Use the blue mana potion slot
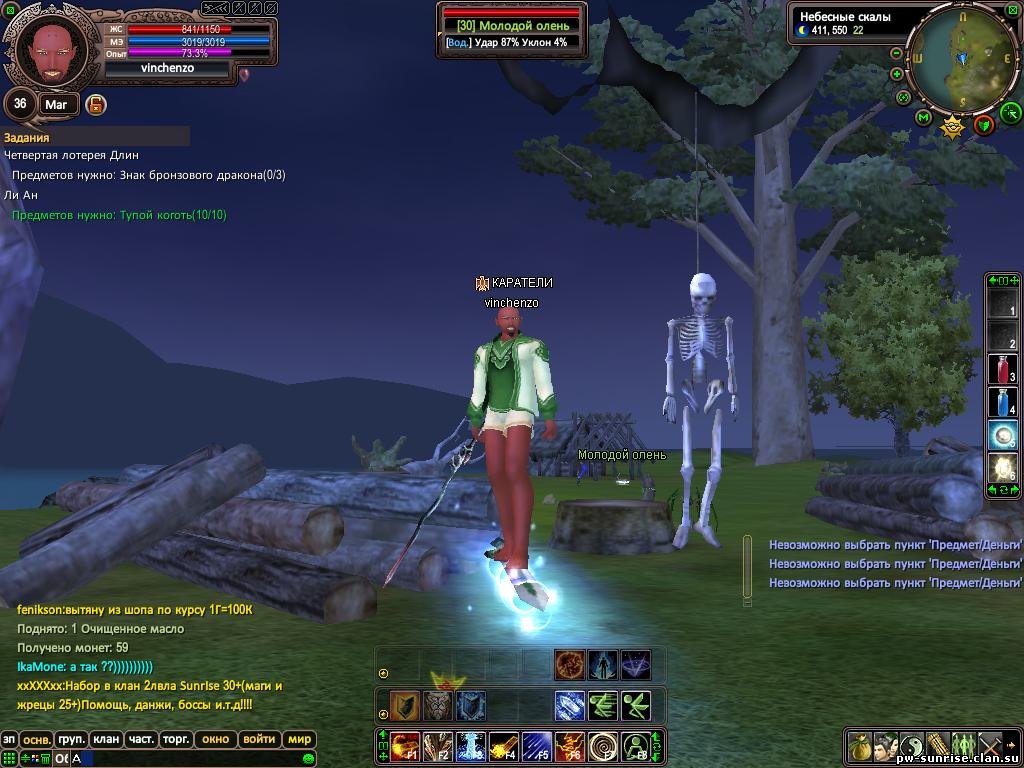 (x=1002, y=402)
